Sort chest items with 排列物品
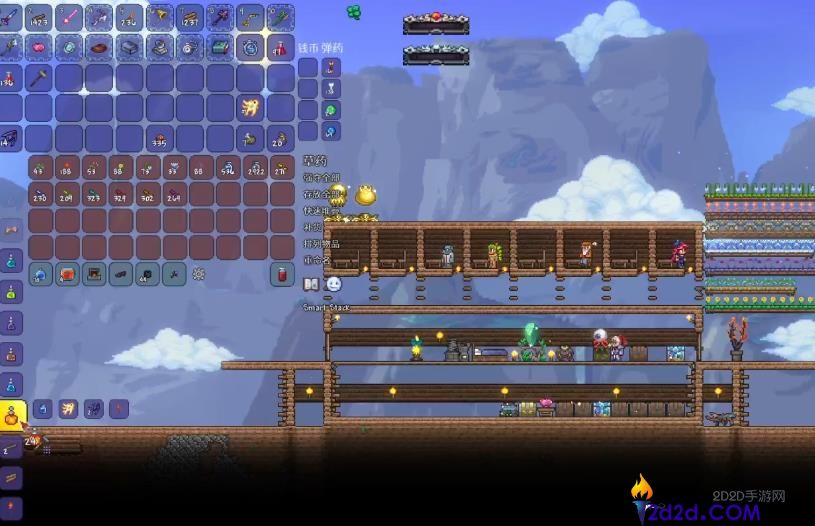815x526 pixels. click(x=321, y=244)
